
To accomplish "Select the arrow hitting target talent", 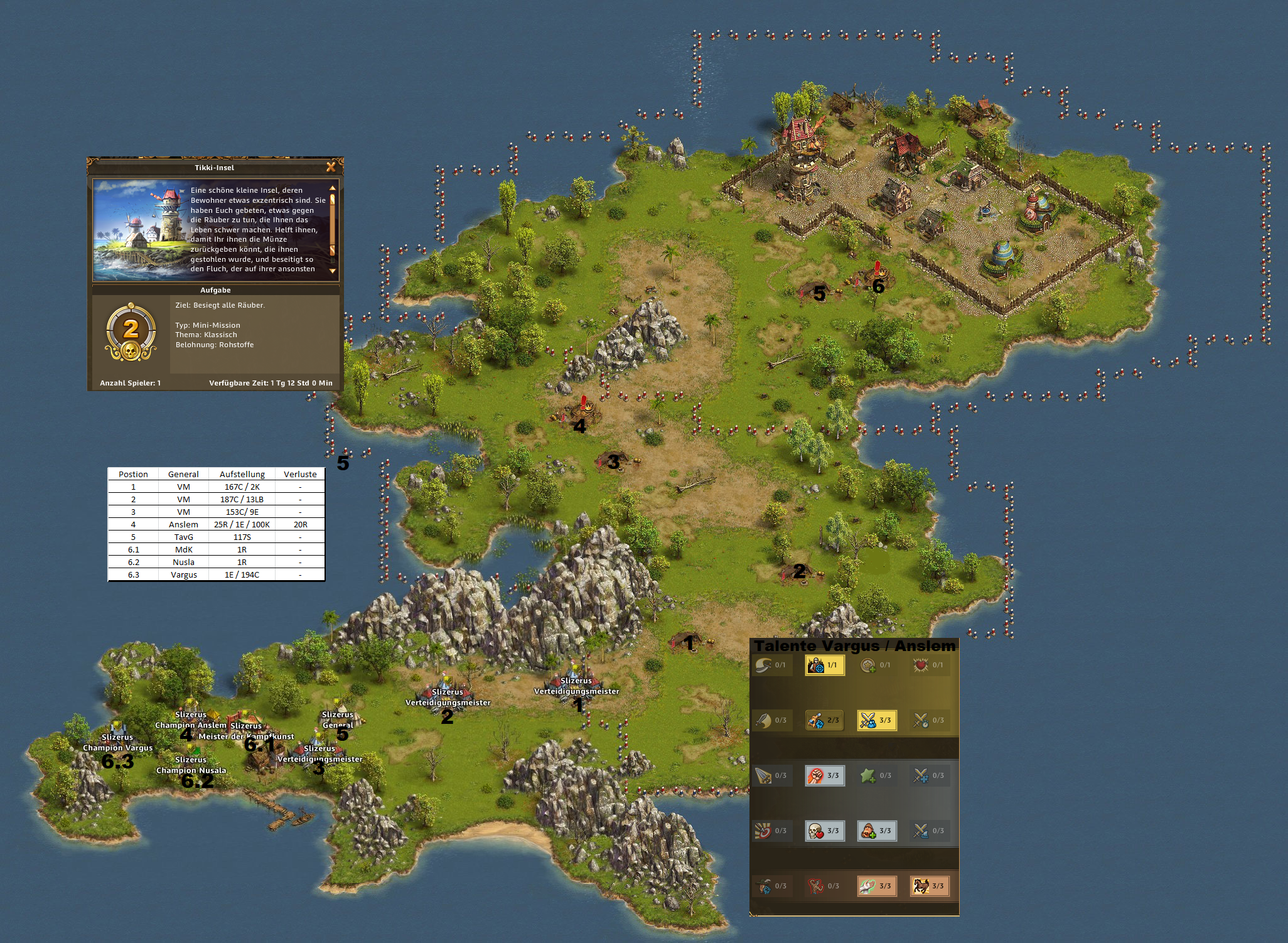I will tap(771, 831).
